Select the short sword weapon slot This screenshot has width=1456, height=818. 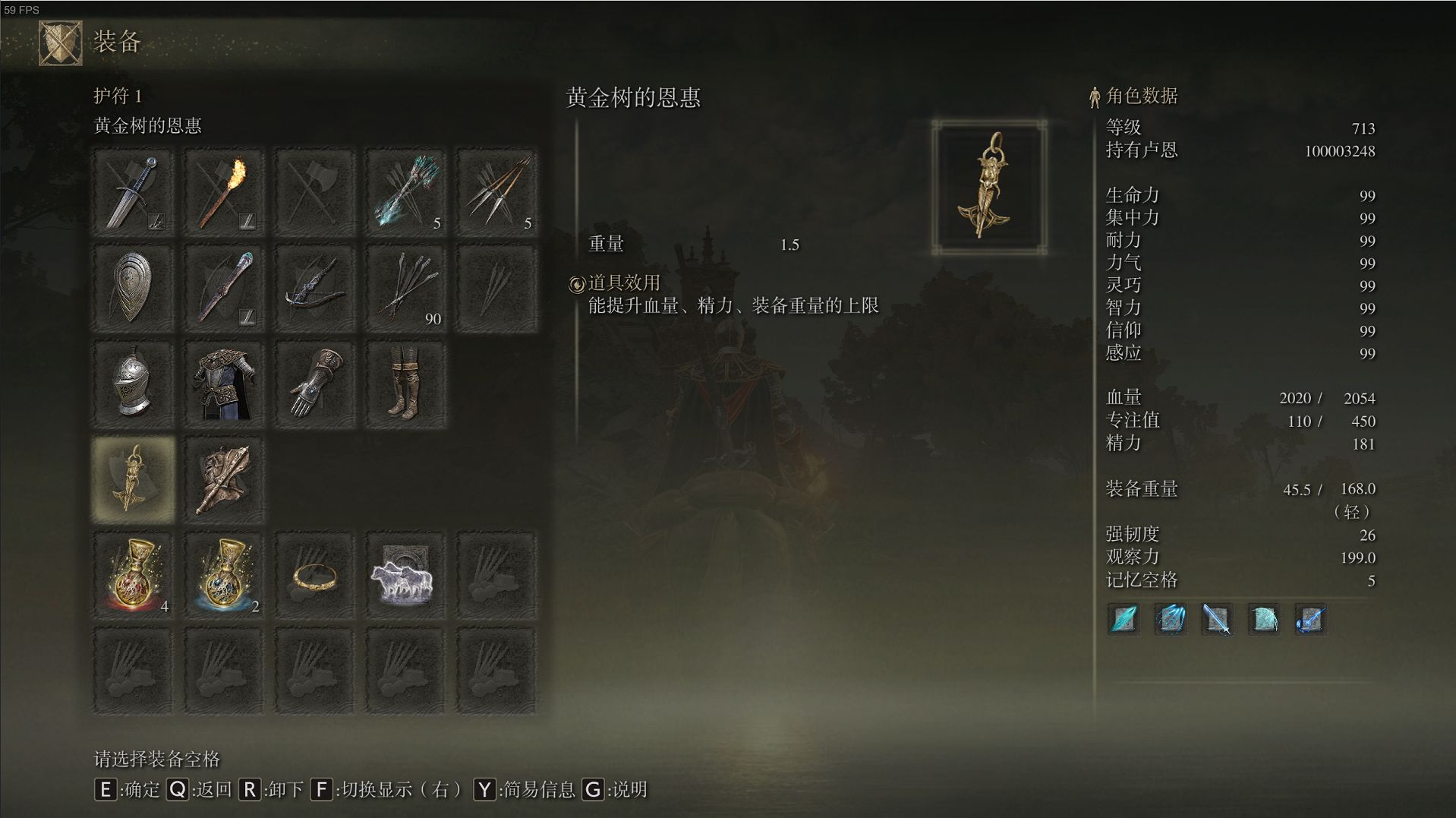tap(133, 192)
